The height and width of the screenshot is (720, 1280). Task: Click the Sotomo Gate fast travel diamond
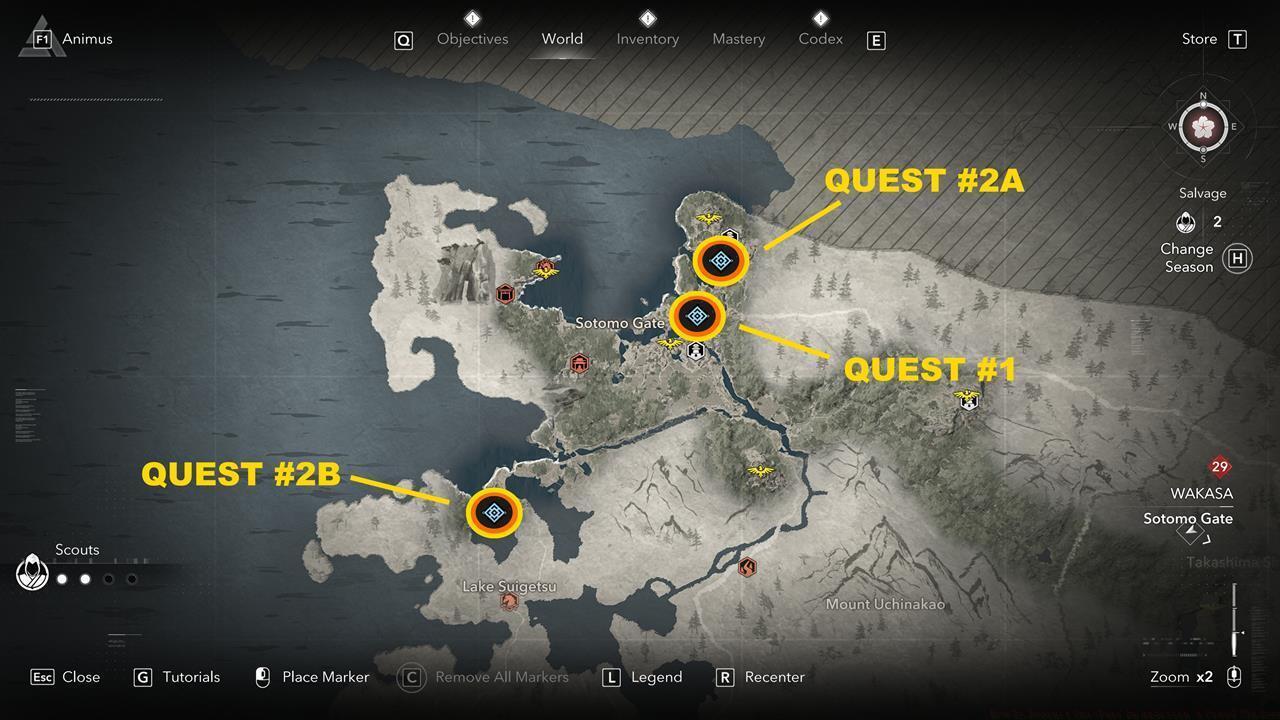click(1189, 533)
